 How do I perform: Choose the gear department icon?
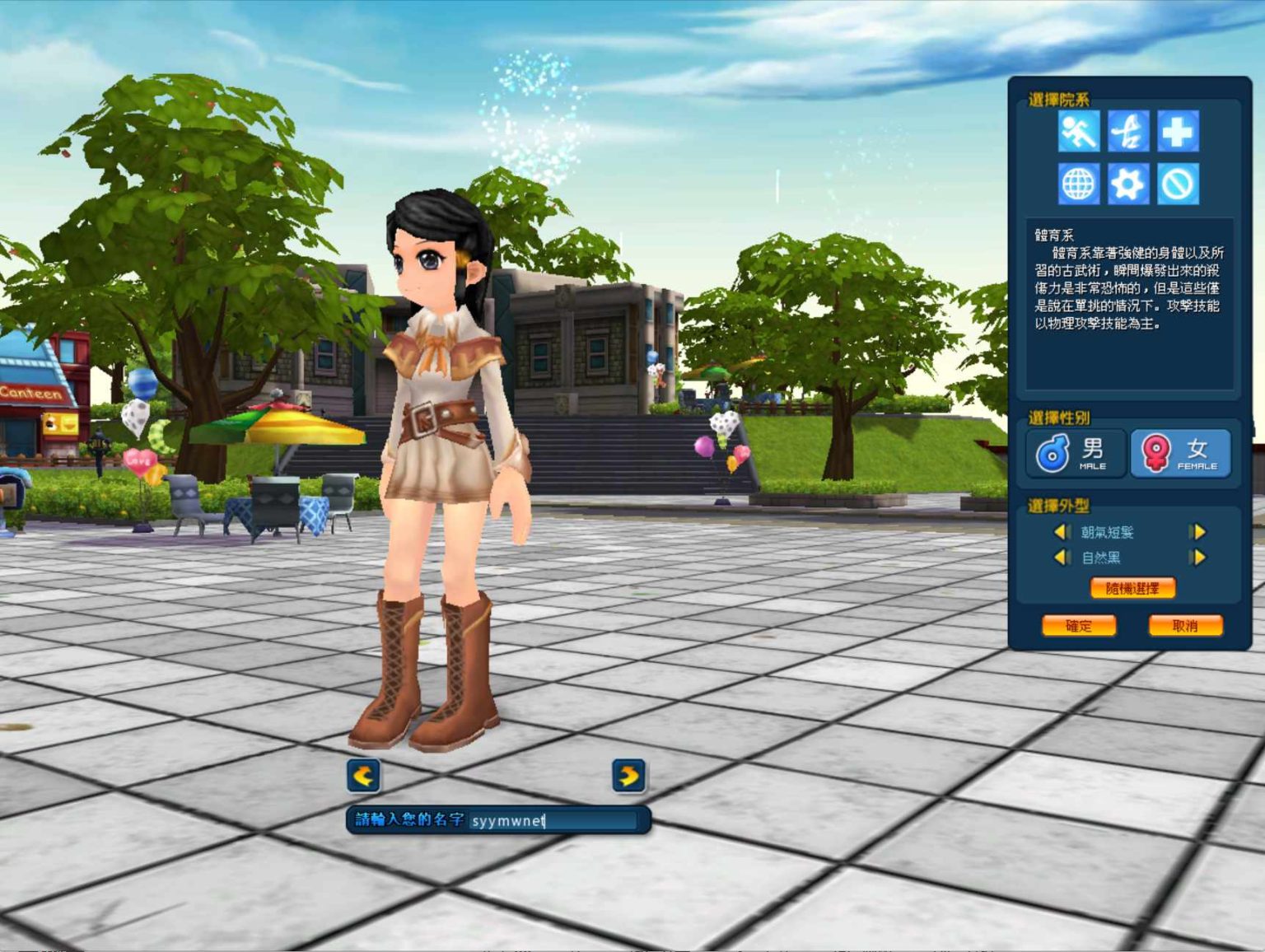point(1128,184)
